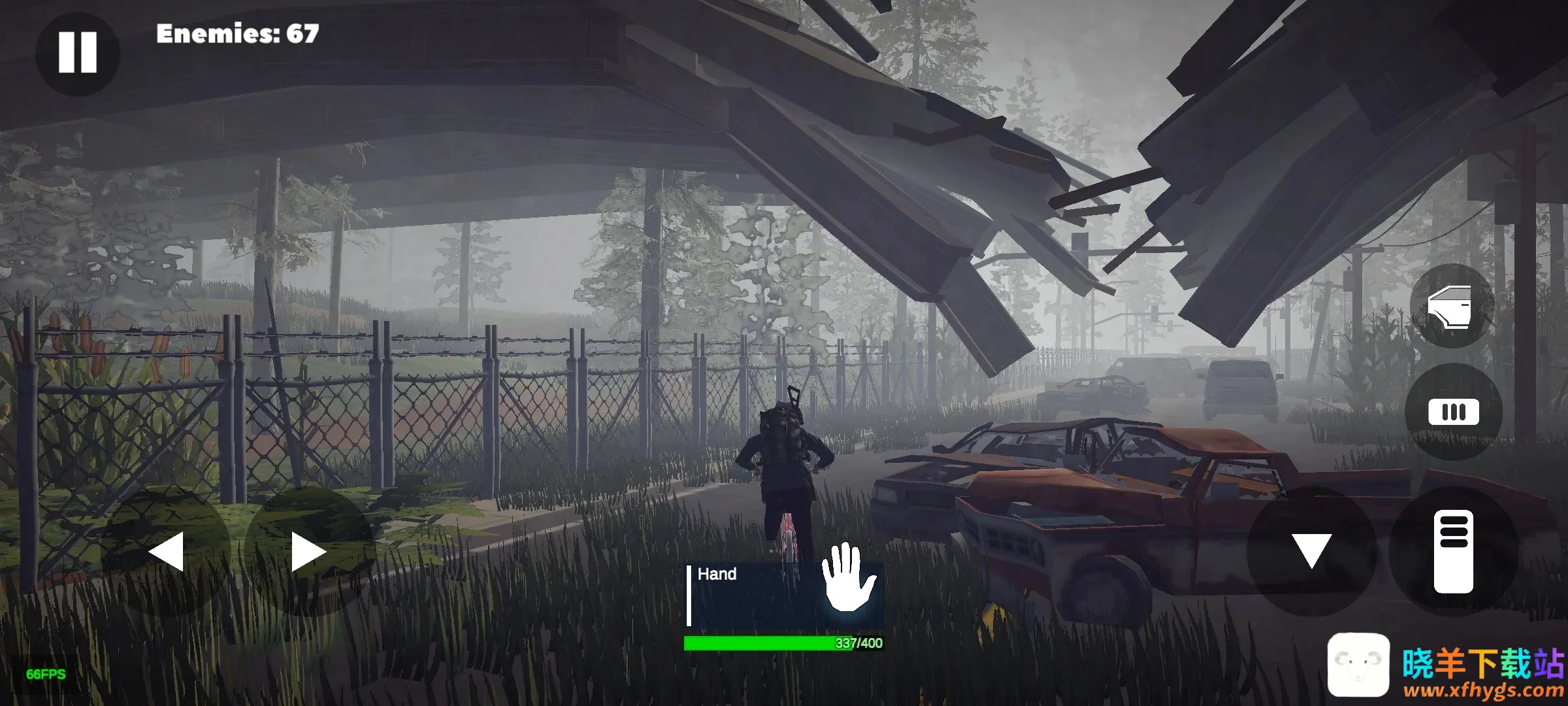Pause the game

77,53
